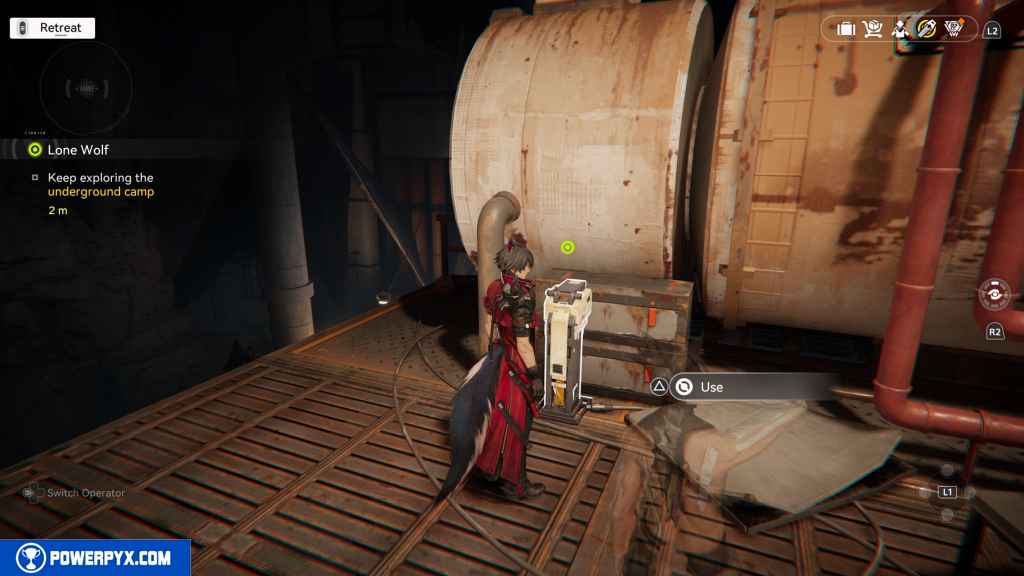Activate the circular skill icon above R2

[x=995, y=298]
